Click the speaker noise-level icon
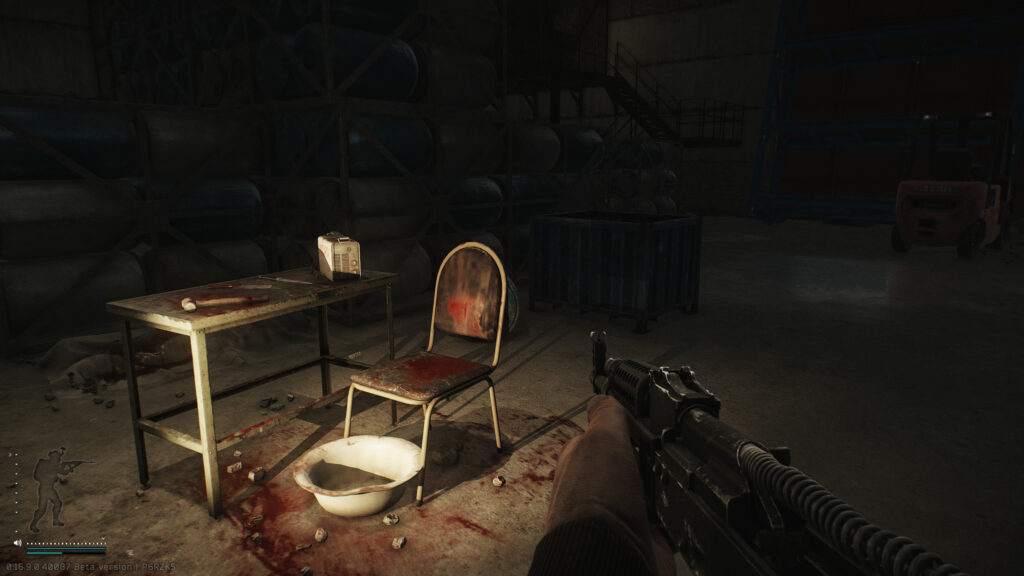This screenshot has width=1024, height=576. tap(17, 543)
